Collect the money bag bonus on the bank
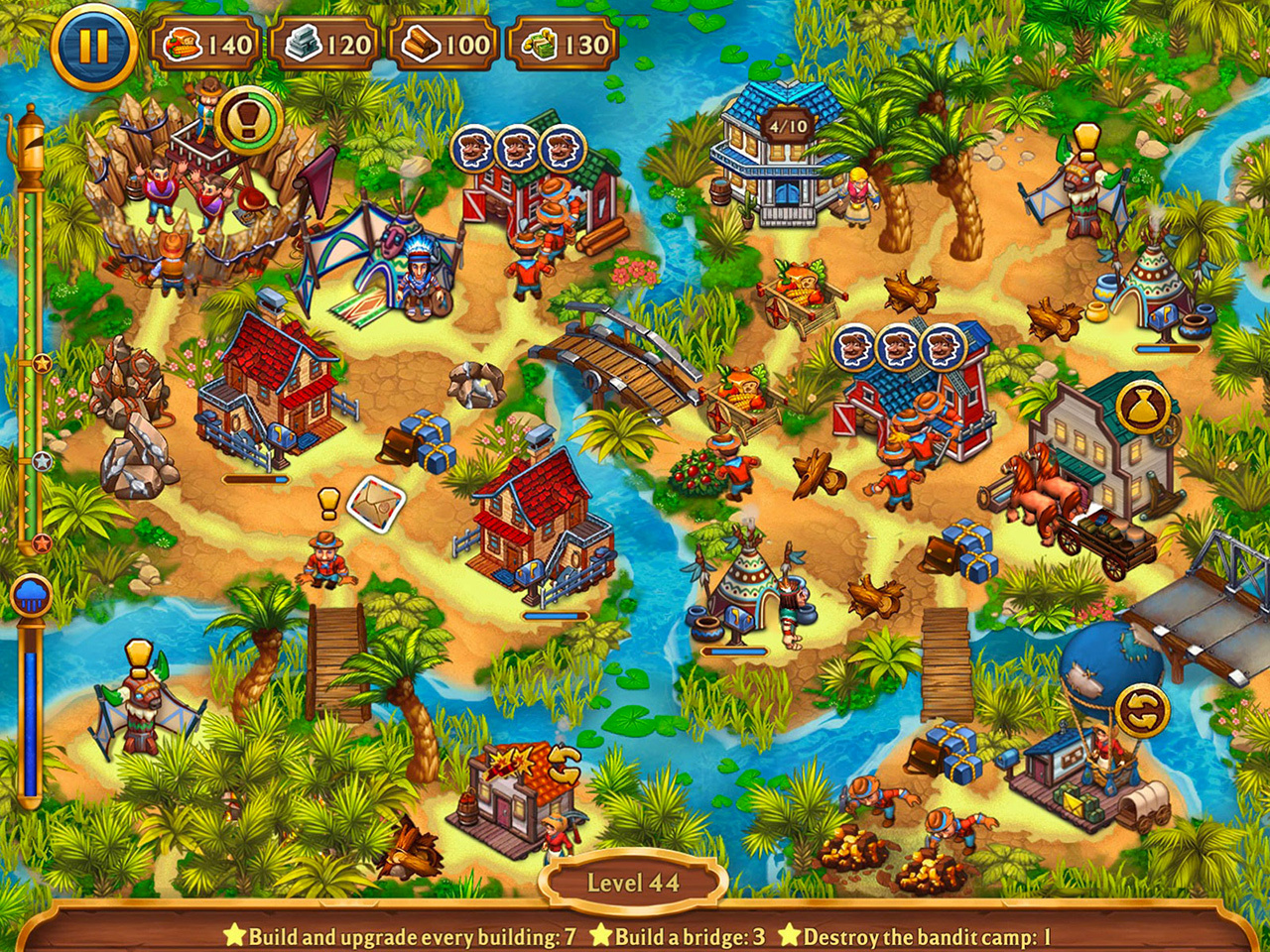 tap(1144, 404)
